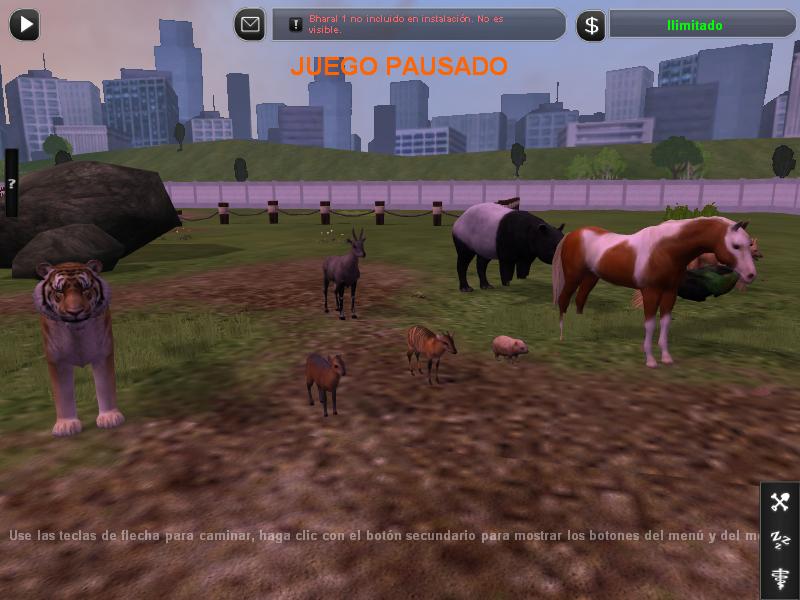The image size is (800, 600).
Task: Click the ZZZ sleep icon
Action: (x=780, y=540)
